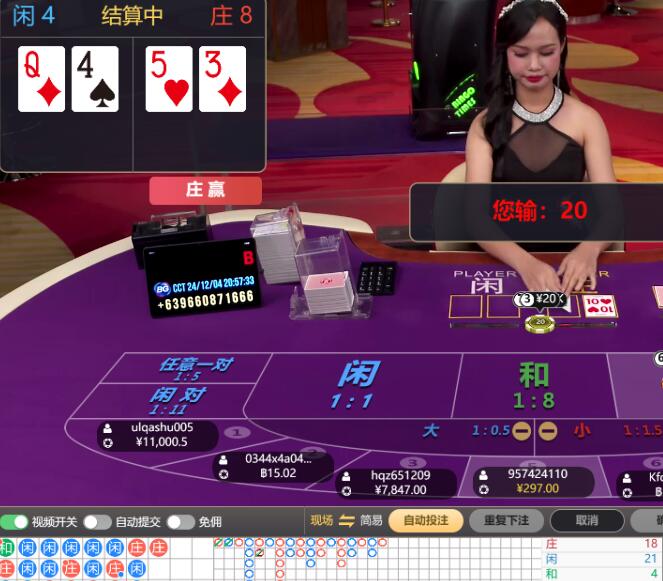Toggle 自动提交 auto-submit
Screen dimensions: 663x581
click(97, 521)
